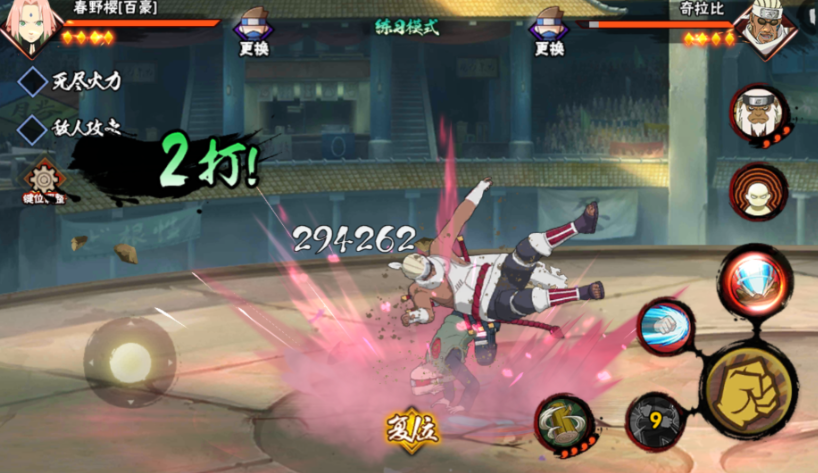Select the red-haired masked summon portrait
This screenshot has height=473, width=818.
[x=759, y=192]
